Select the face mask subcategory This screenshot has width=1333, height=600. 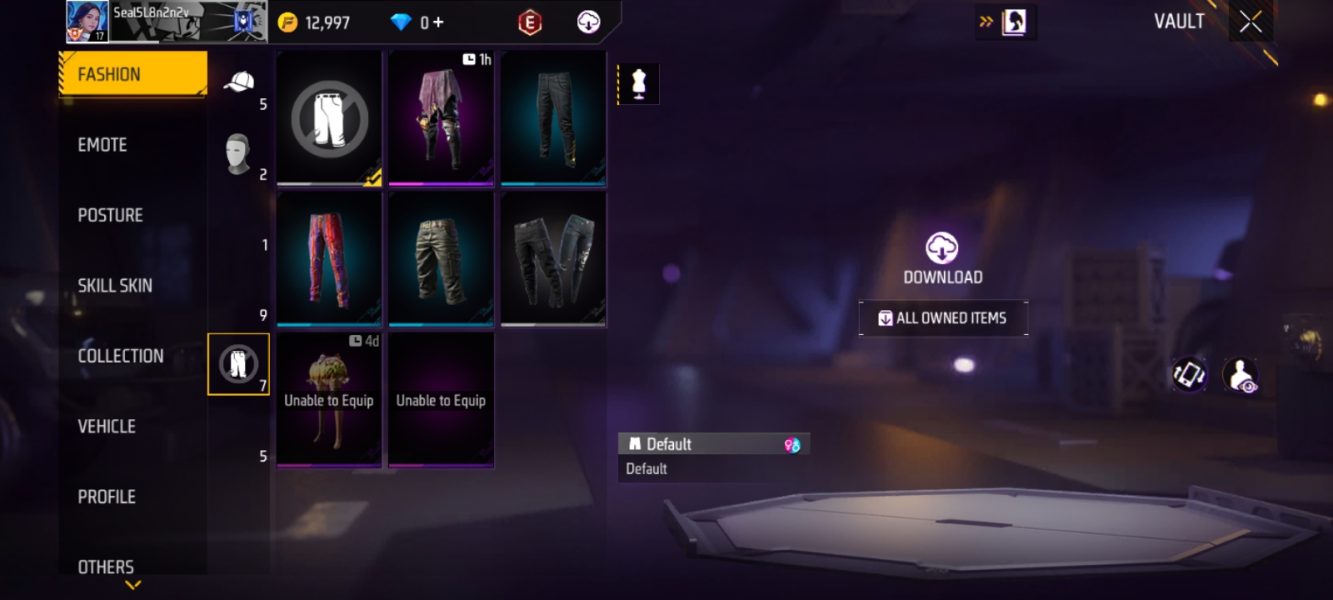(238, 154)
